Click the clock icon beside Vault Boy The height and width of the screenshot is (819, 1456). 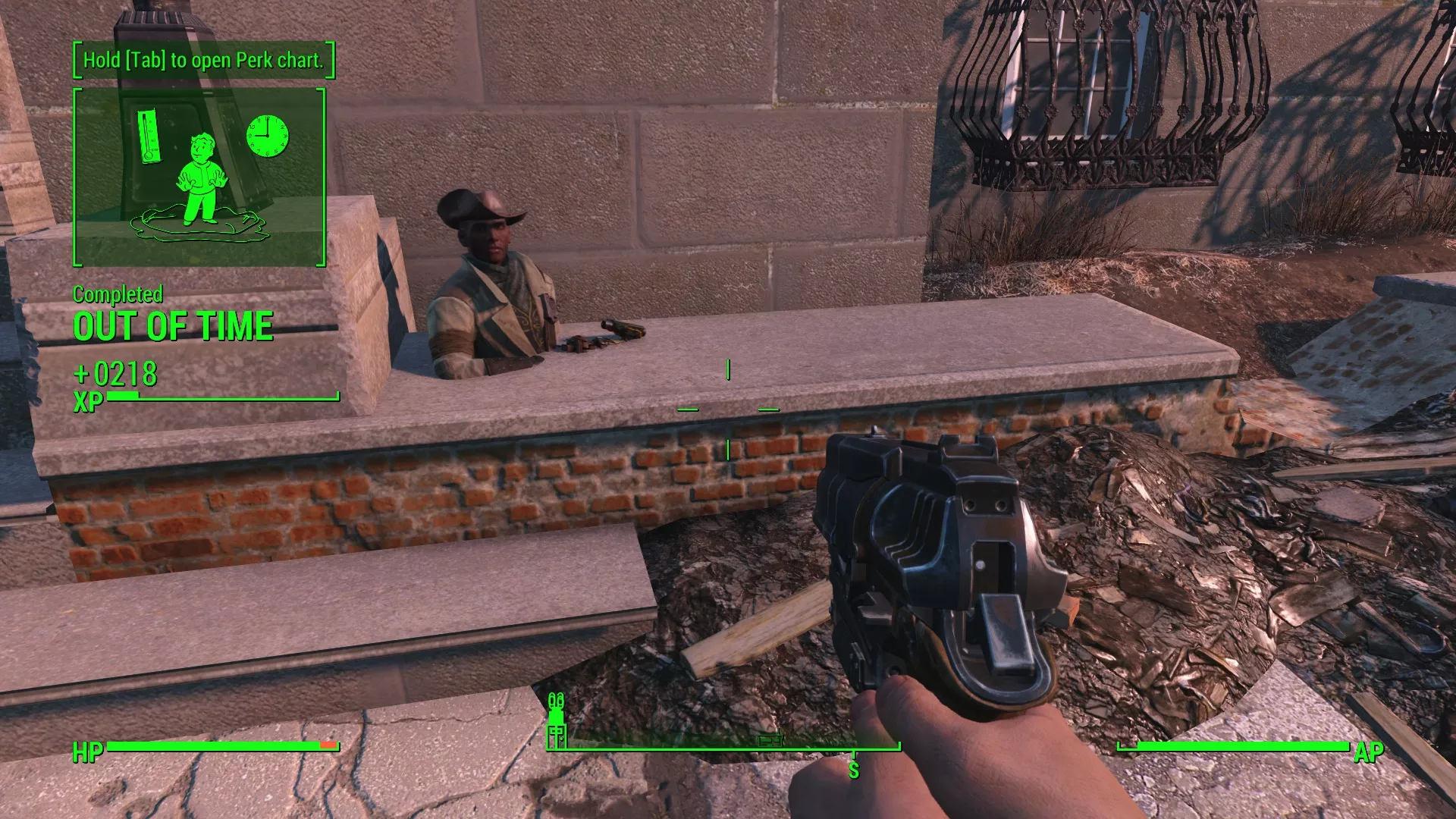[x=268, y=136]
